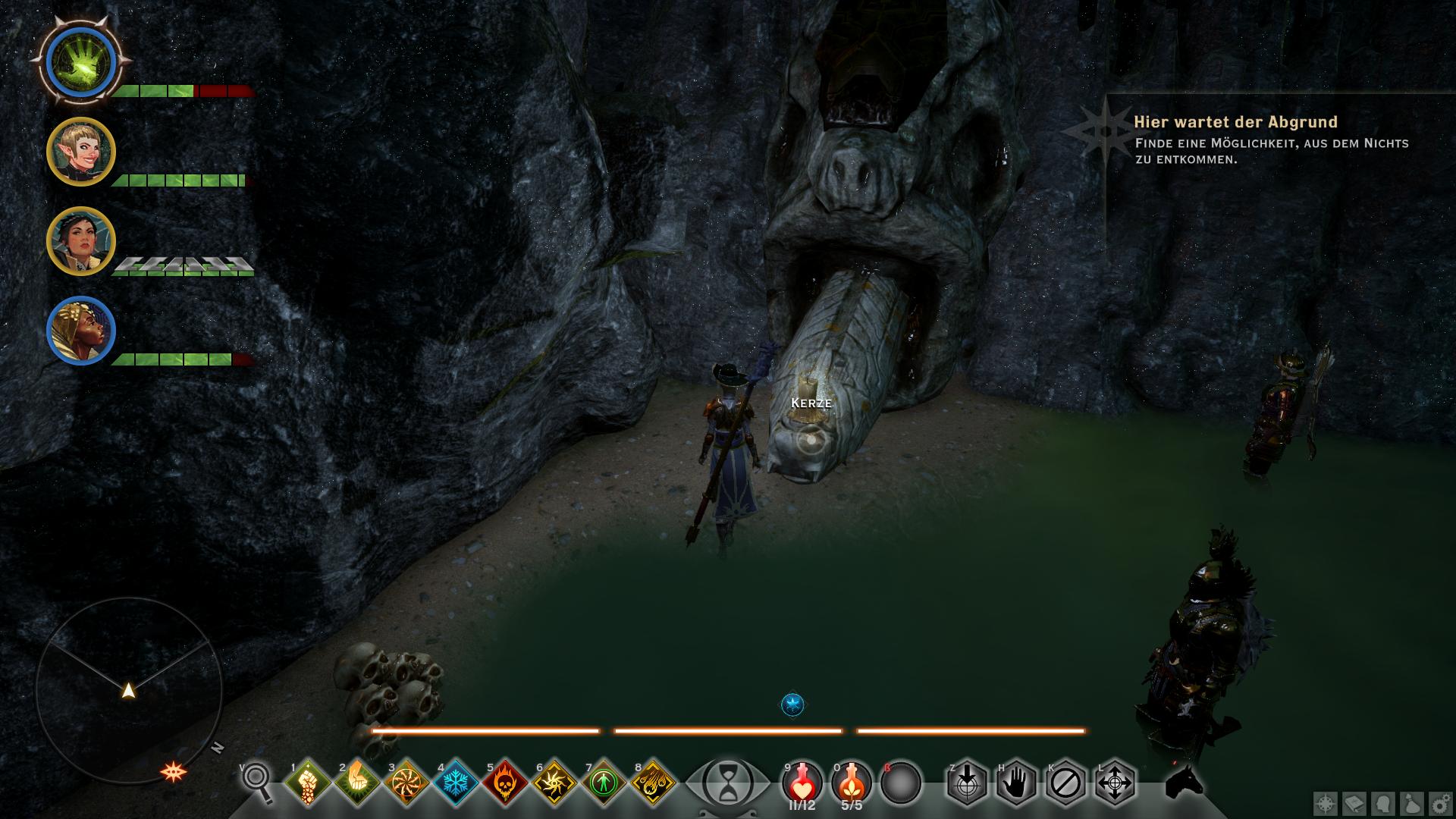Use the orange regeneration potion
The image size is (1456, 819).
tap(852, 780)
